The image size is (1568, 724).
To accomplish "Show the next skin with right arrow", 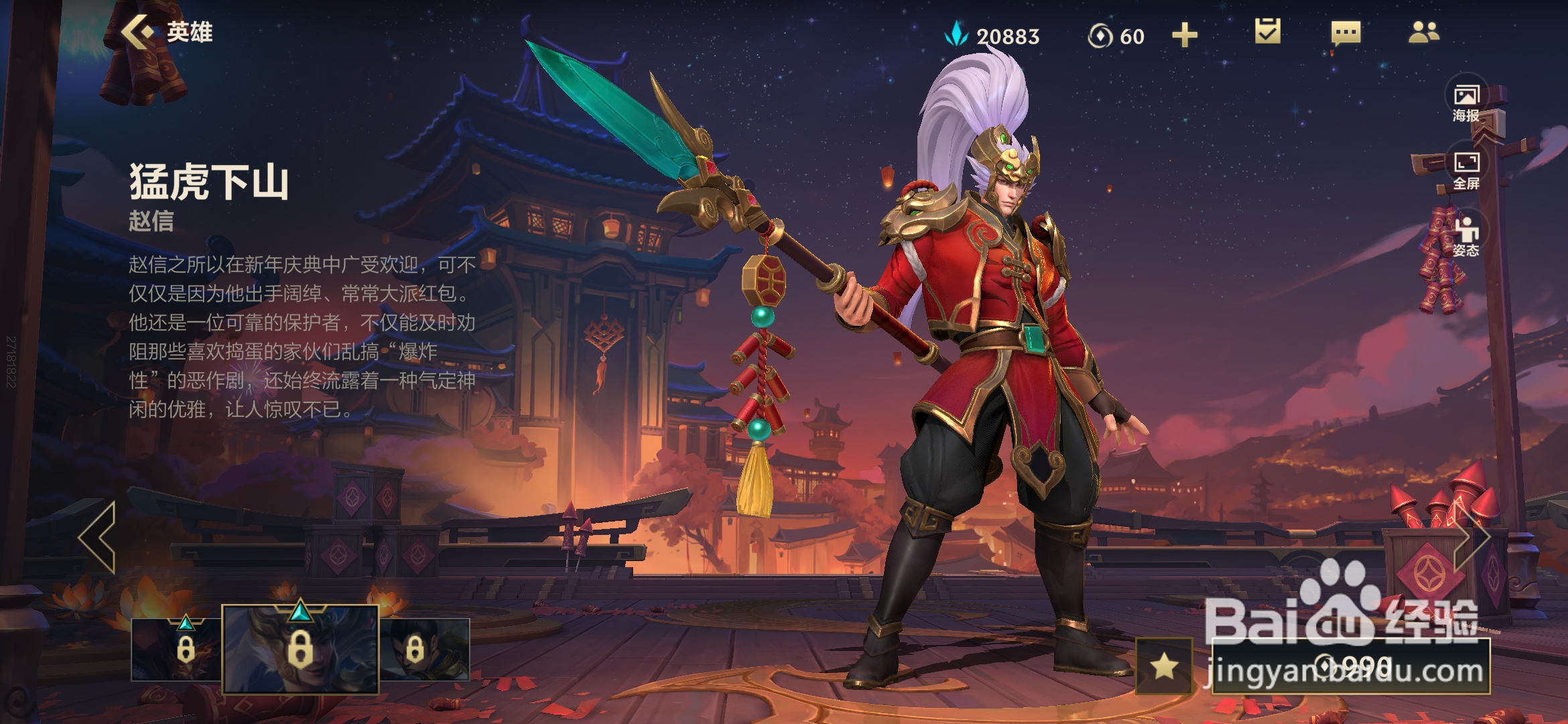I will [1473, 537].
